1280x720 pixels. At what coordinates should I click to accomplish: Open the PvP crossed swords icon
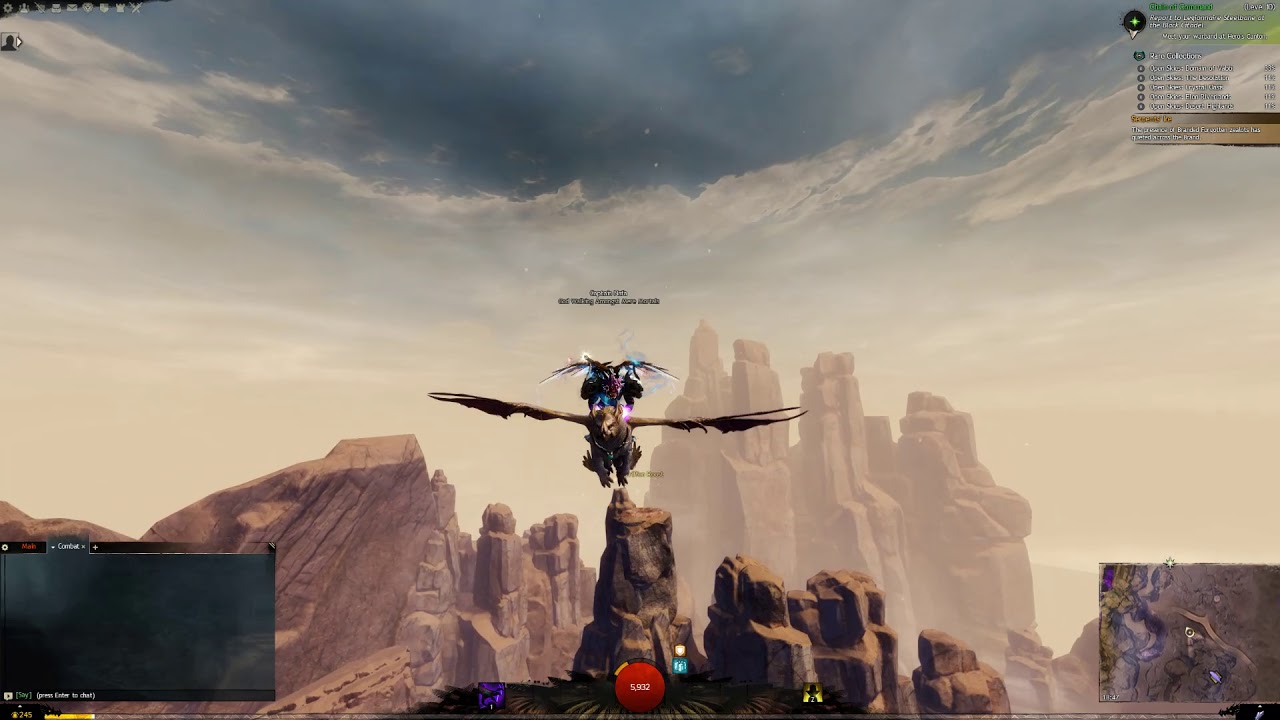point(136,7)
